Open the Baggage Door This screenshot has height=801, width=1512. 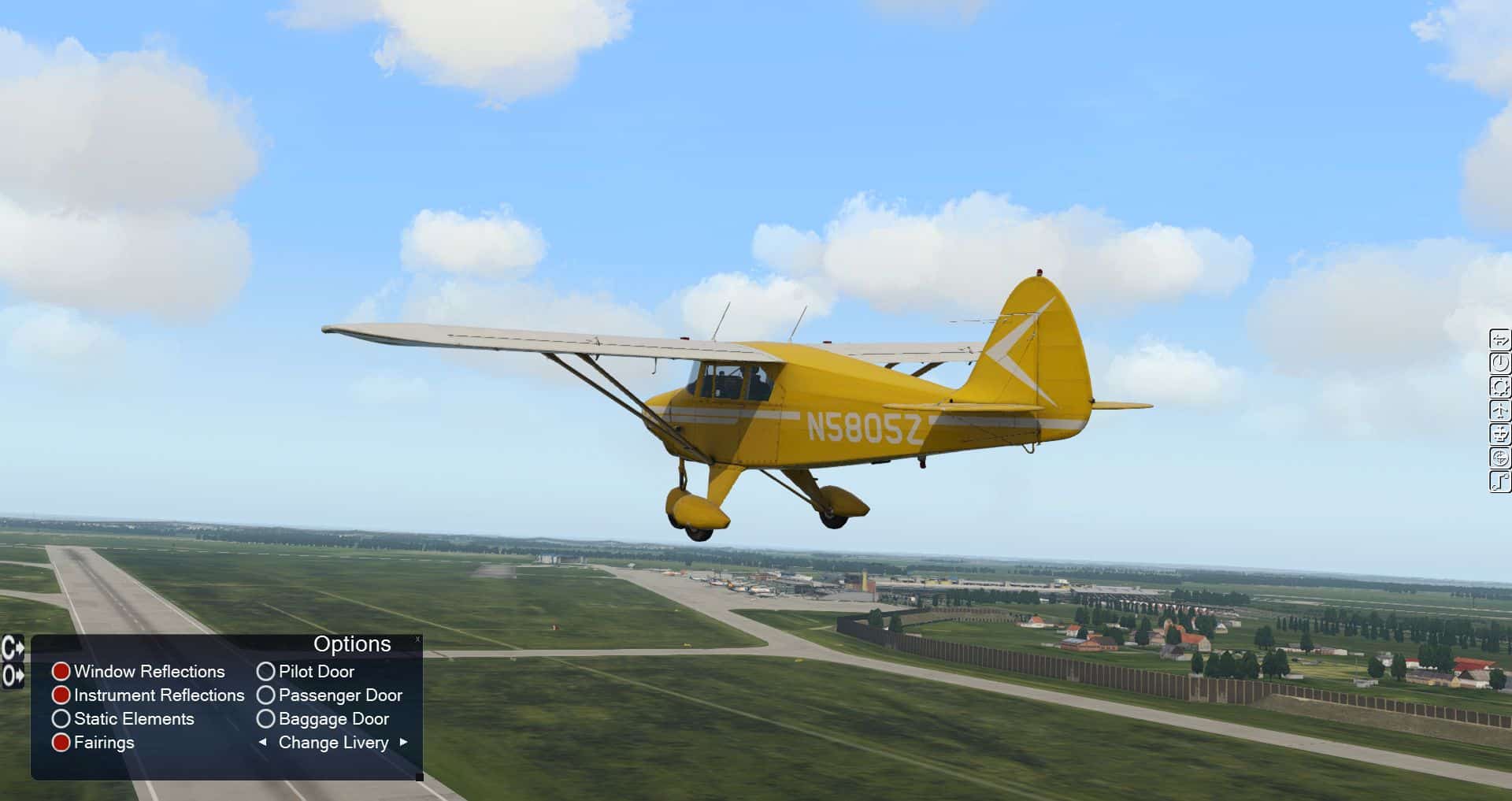[x=266, y=719]
